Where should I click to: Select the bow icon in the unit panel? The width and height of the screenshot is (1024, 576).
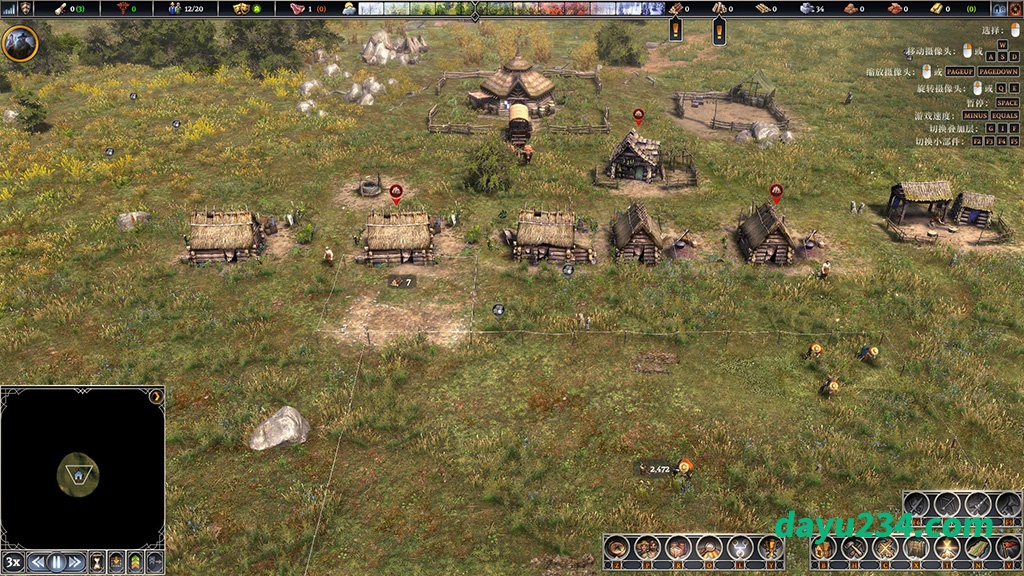click(x=947, y=505)
